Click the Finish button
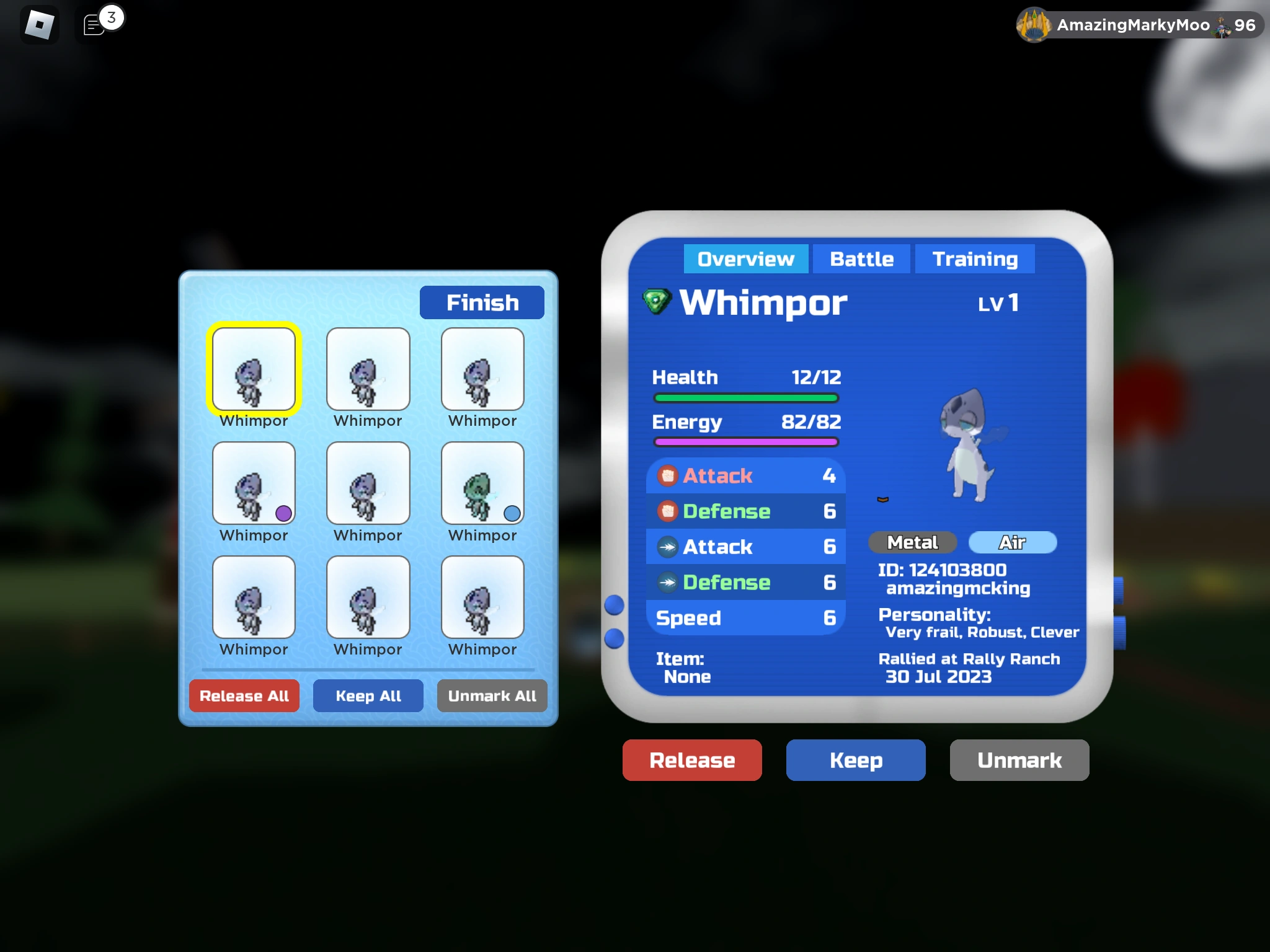Screen dimensions: 1270x952 tap(482, 302)
